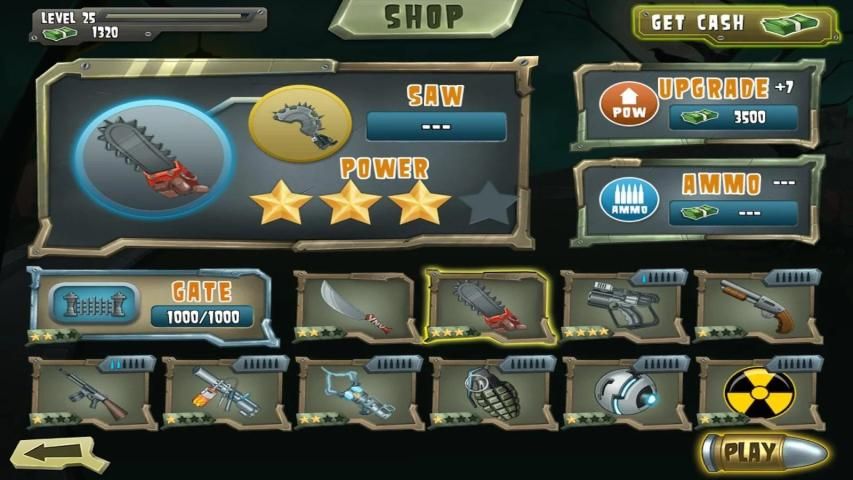This screenshot has width=853, height=480.
Task: Select the grenade slot
Action: 490,392
